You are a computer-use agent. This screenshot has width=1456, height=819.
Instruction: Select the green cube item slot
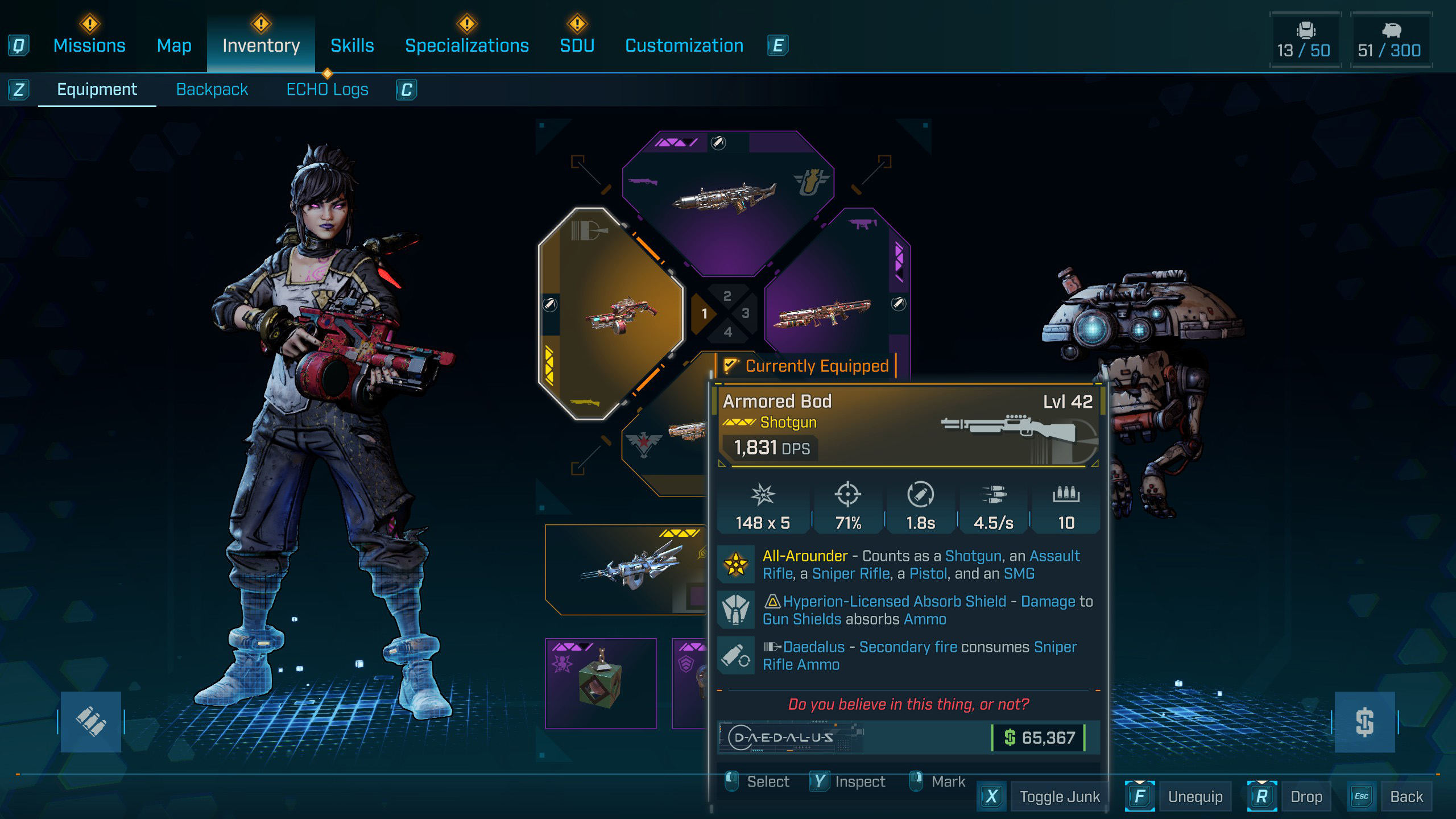click(x=601, y=683)
